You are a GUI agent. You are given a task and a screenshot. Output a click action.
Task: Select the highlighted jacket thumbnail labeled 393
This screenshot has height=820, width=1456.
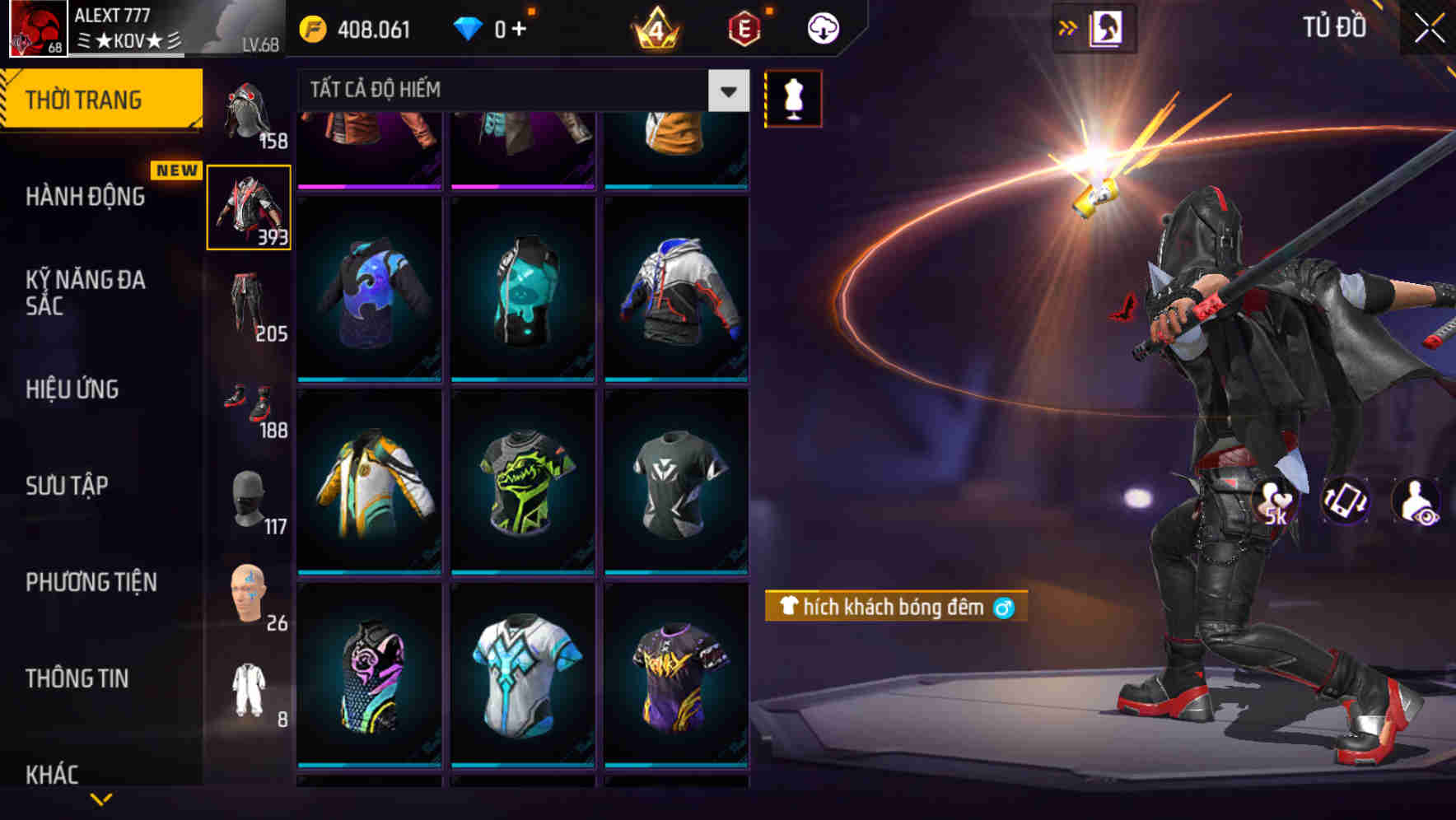pos(250,207)
